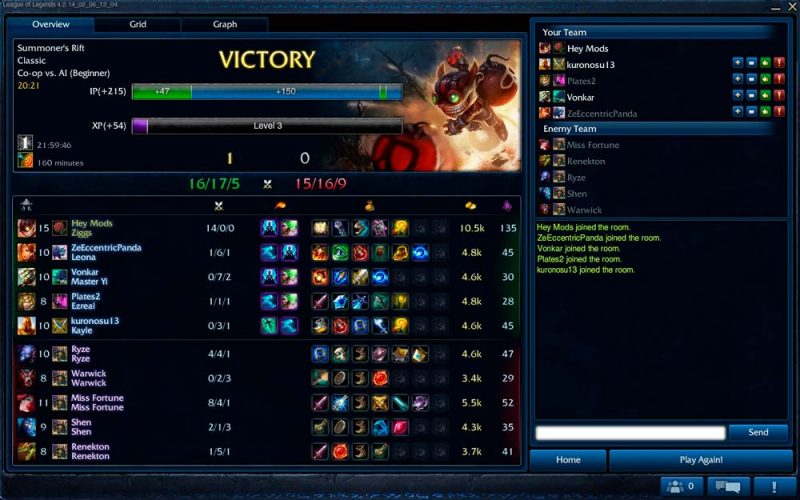This screenshot has height=500, width=800.
Task: Focus the chat message input field
Action: pyautogui.click(x=630, y=433)
